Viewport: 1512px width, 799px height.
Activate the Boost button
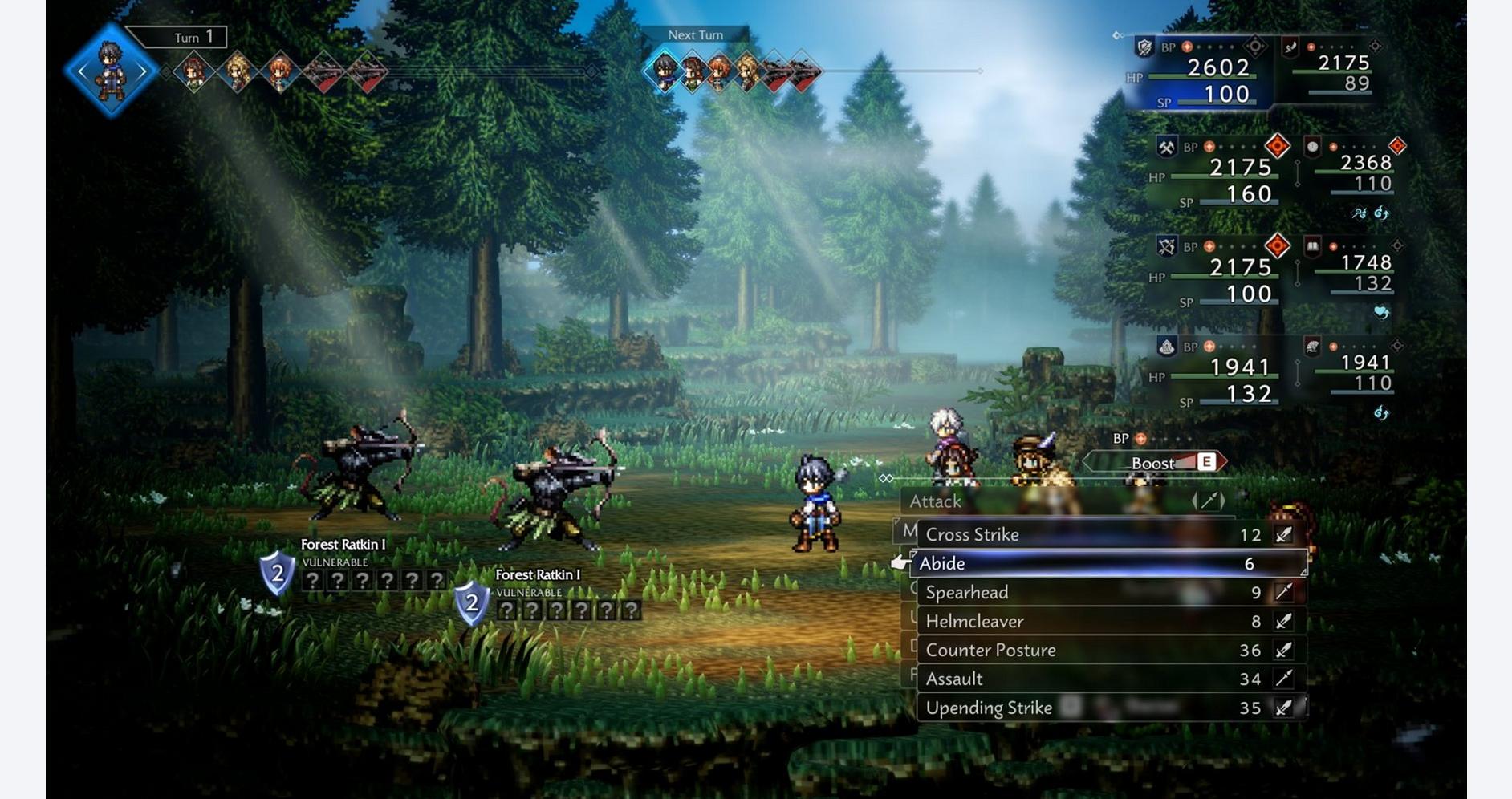coord(1156,463)
